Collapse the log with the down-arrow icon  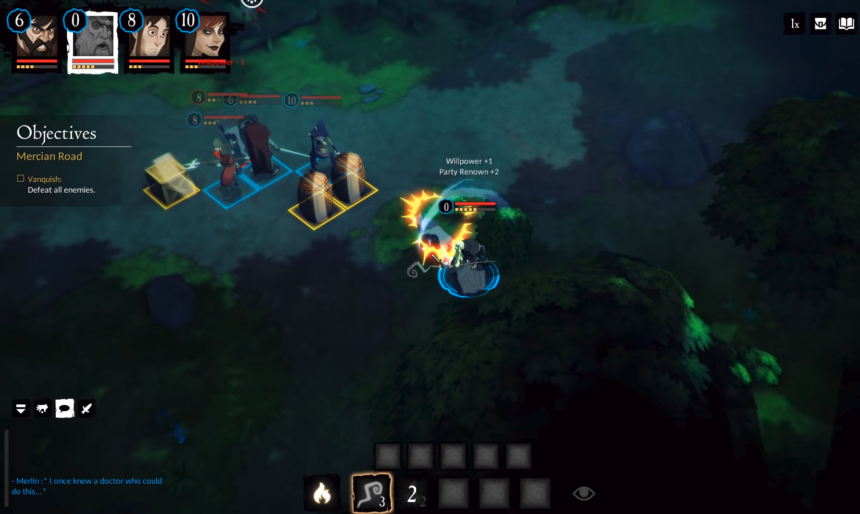tap(20, 408)
